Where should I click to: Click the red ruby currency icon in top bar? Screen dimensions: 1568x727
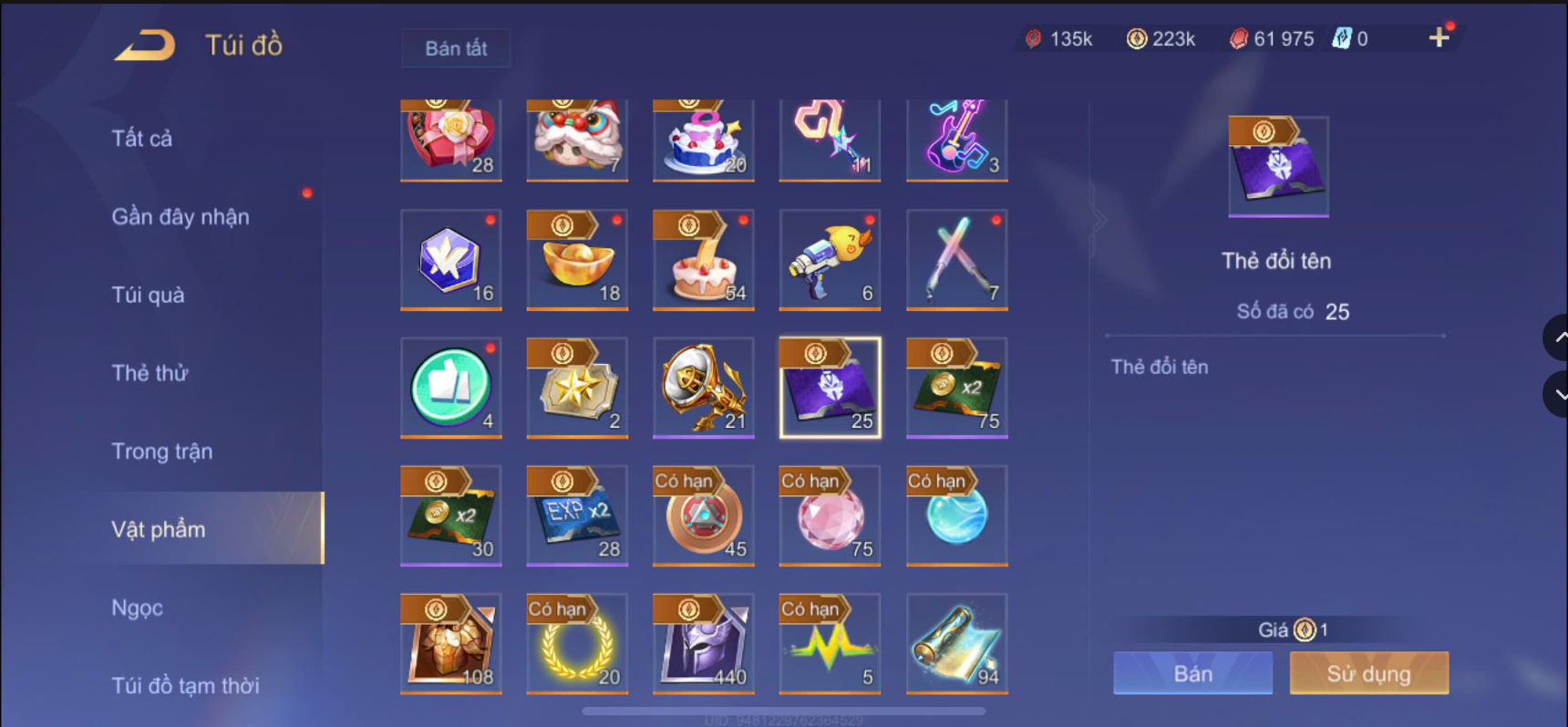pos(1240,38)
